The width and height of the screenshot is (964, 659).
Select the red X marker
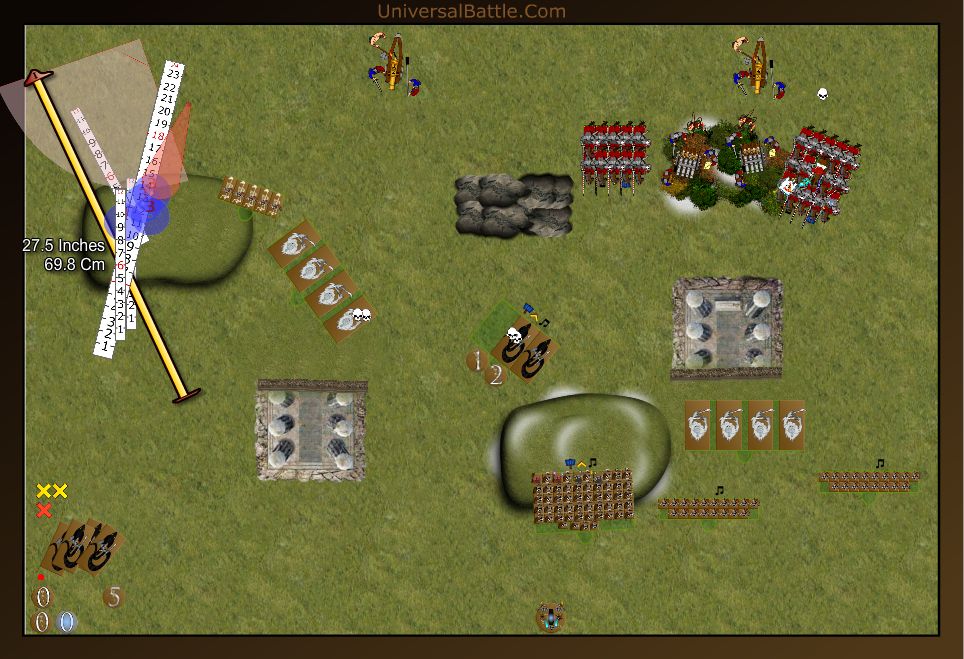pyautogui.click(x=44, y=511)
